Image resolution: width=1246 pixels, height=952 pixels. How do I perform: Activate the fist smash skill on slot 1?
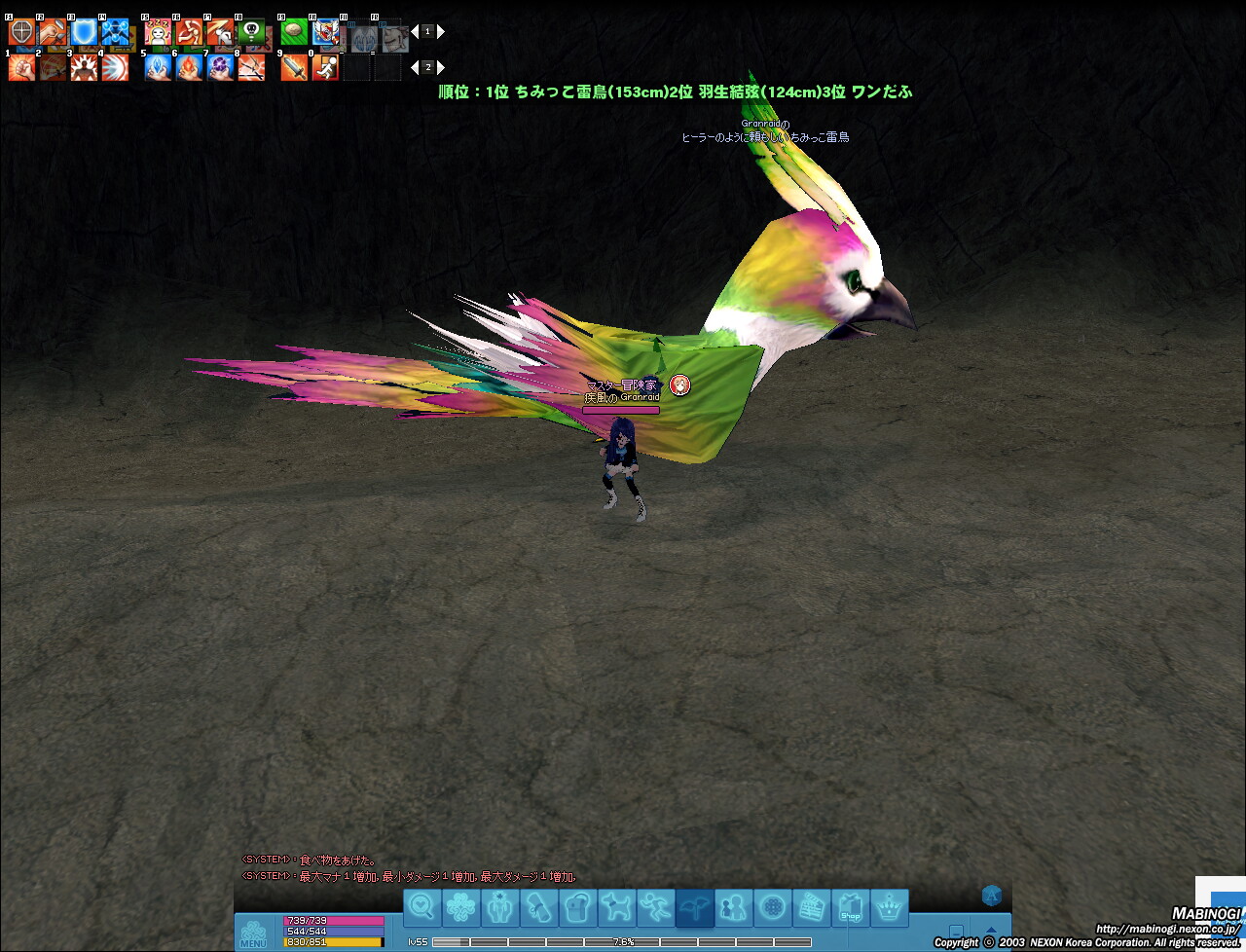tap(21, 67)
